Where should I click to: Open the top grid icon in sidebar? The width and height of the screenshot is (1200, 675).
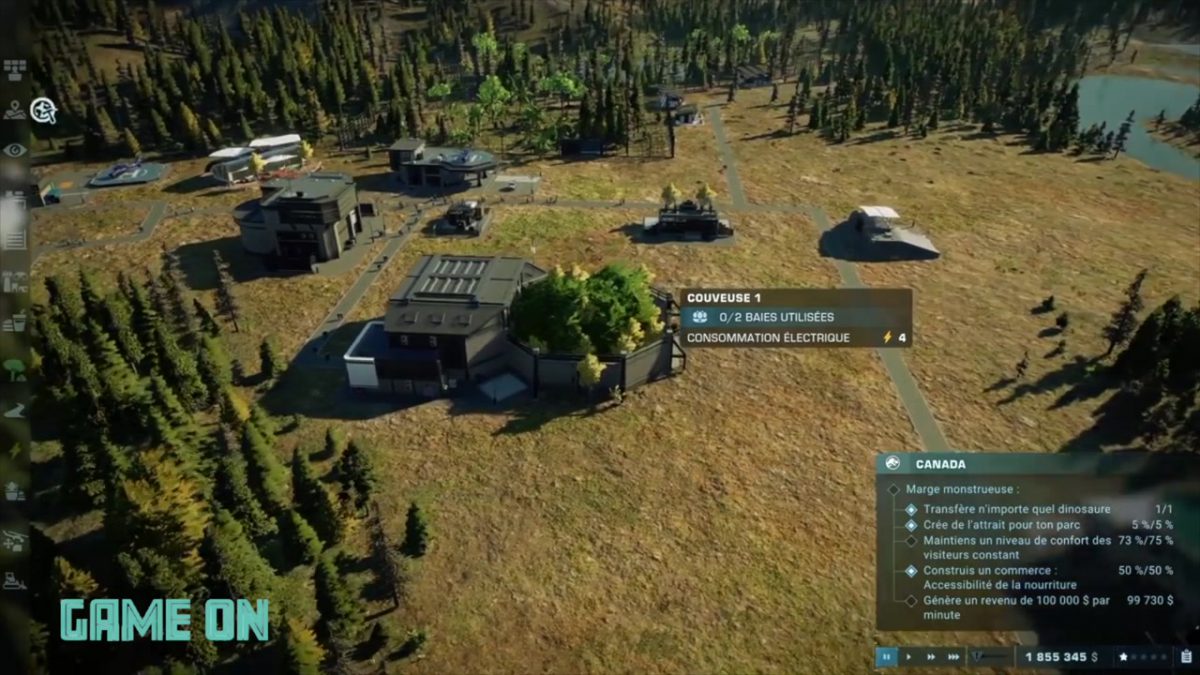pyautogui.click(x=15, y=69)
